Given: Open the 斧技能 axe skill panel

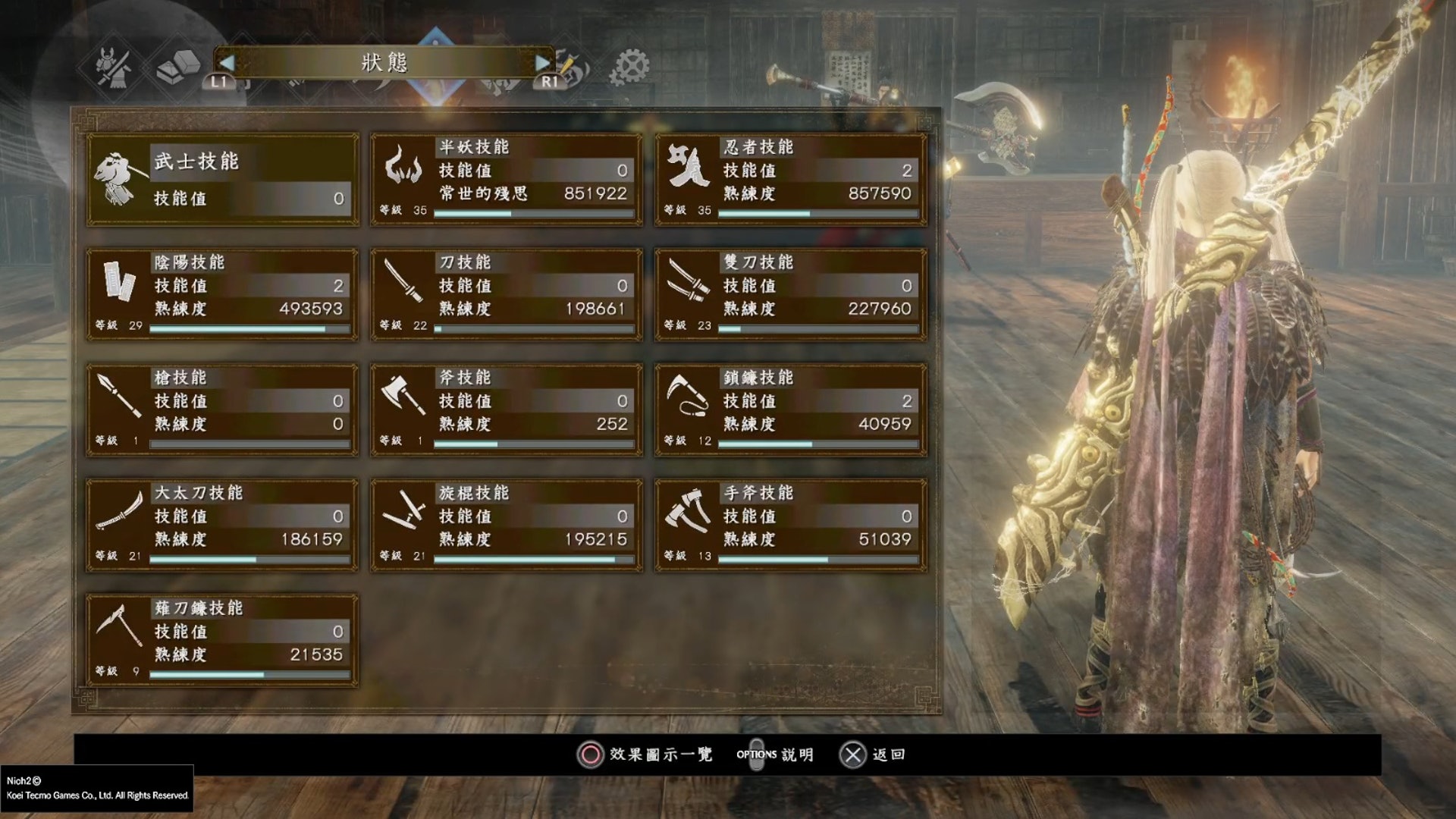Looking at the screenshot, I should click(x=506, y=409).
